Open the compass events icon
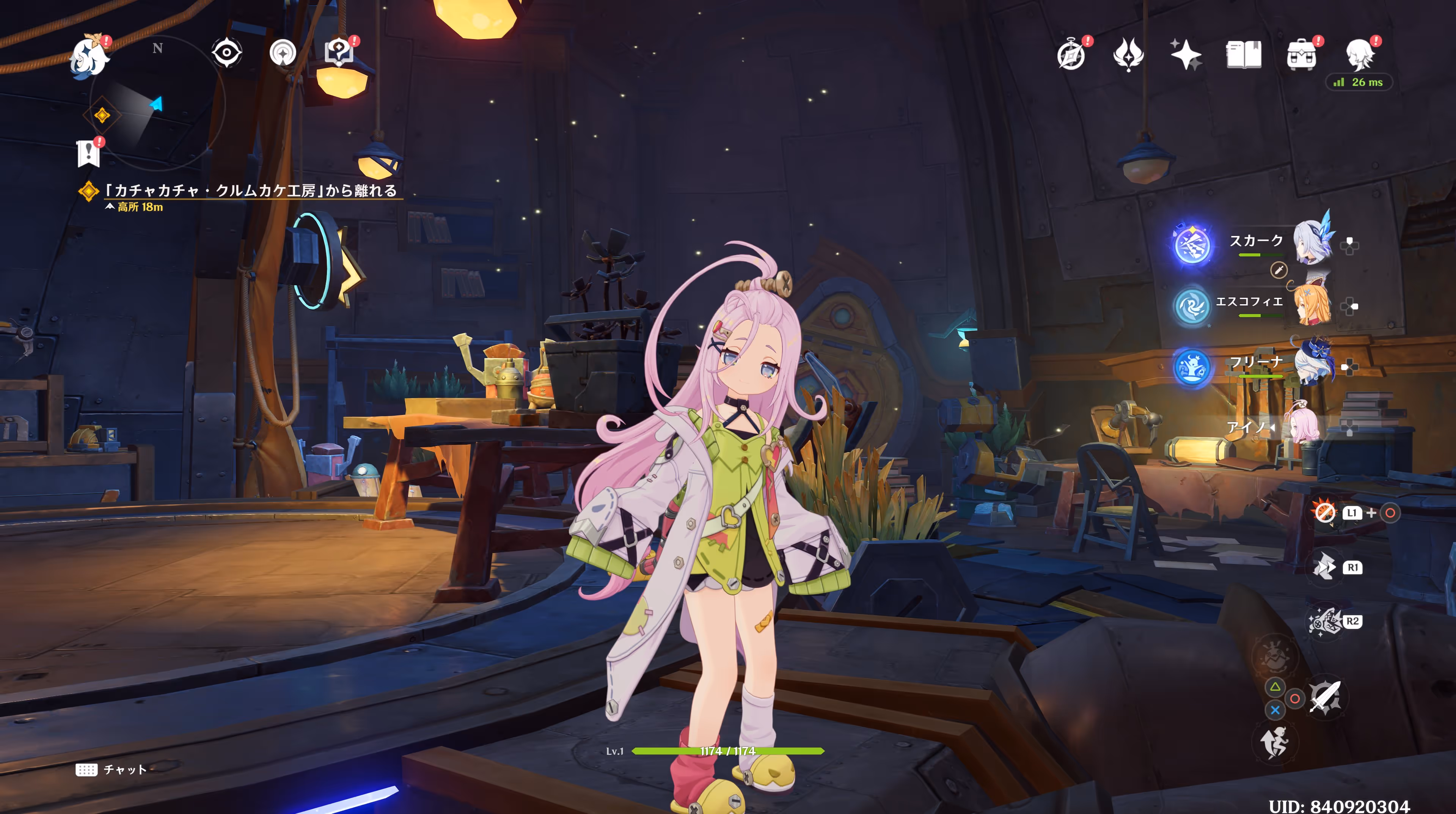1456x814 pixels. (1071, 55)
